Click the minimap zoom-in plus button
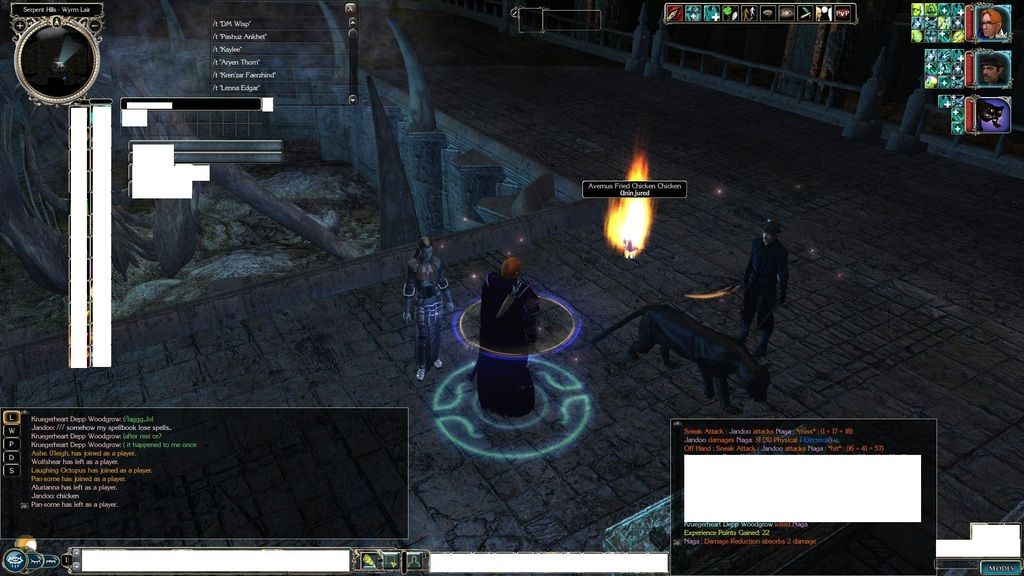The width and height of the screenshot is (1024, 576). tap(20, 25)
